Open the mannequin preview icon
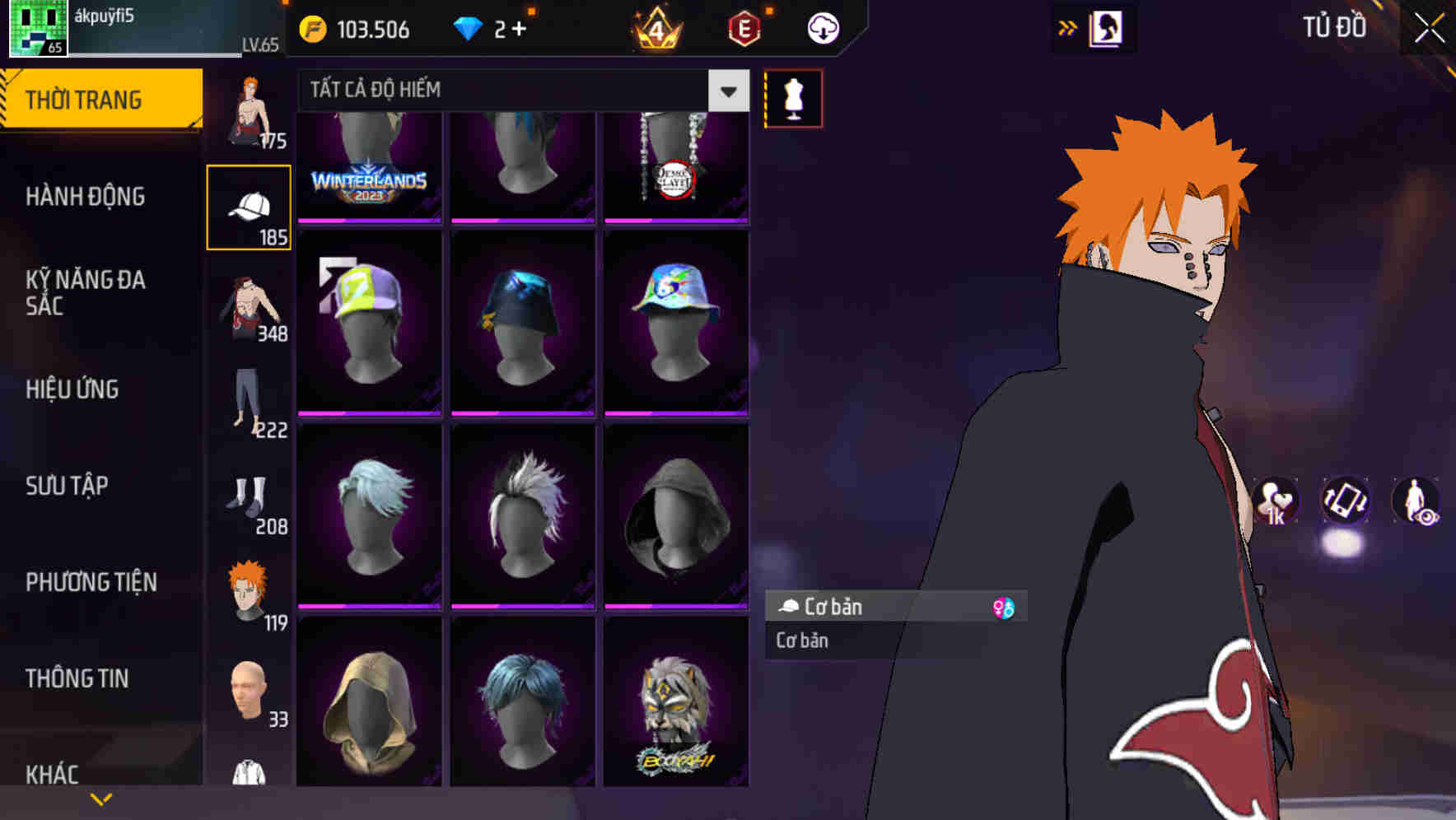The height and width of the screenshot is (820, 1456). click(793, 97)
